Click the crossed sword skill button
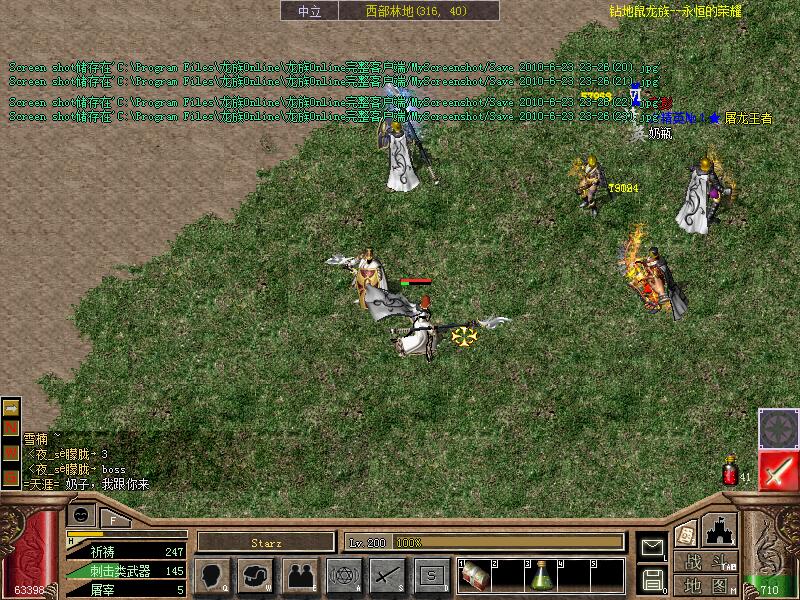 click(x=387, y=575)
